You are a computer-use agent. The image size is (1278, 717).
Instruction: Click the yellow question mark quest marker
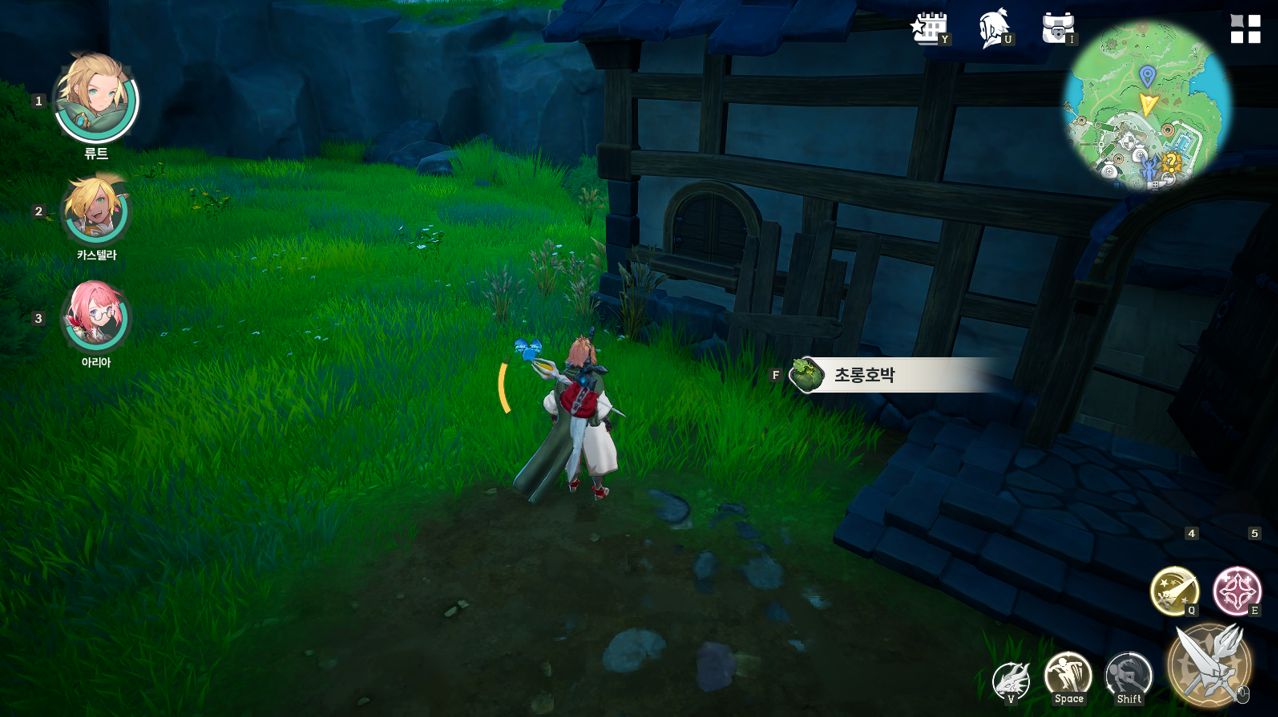tap(1171, 161)
